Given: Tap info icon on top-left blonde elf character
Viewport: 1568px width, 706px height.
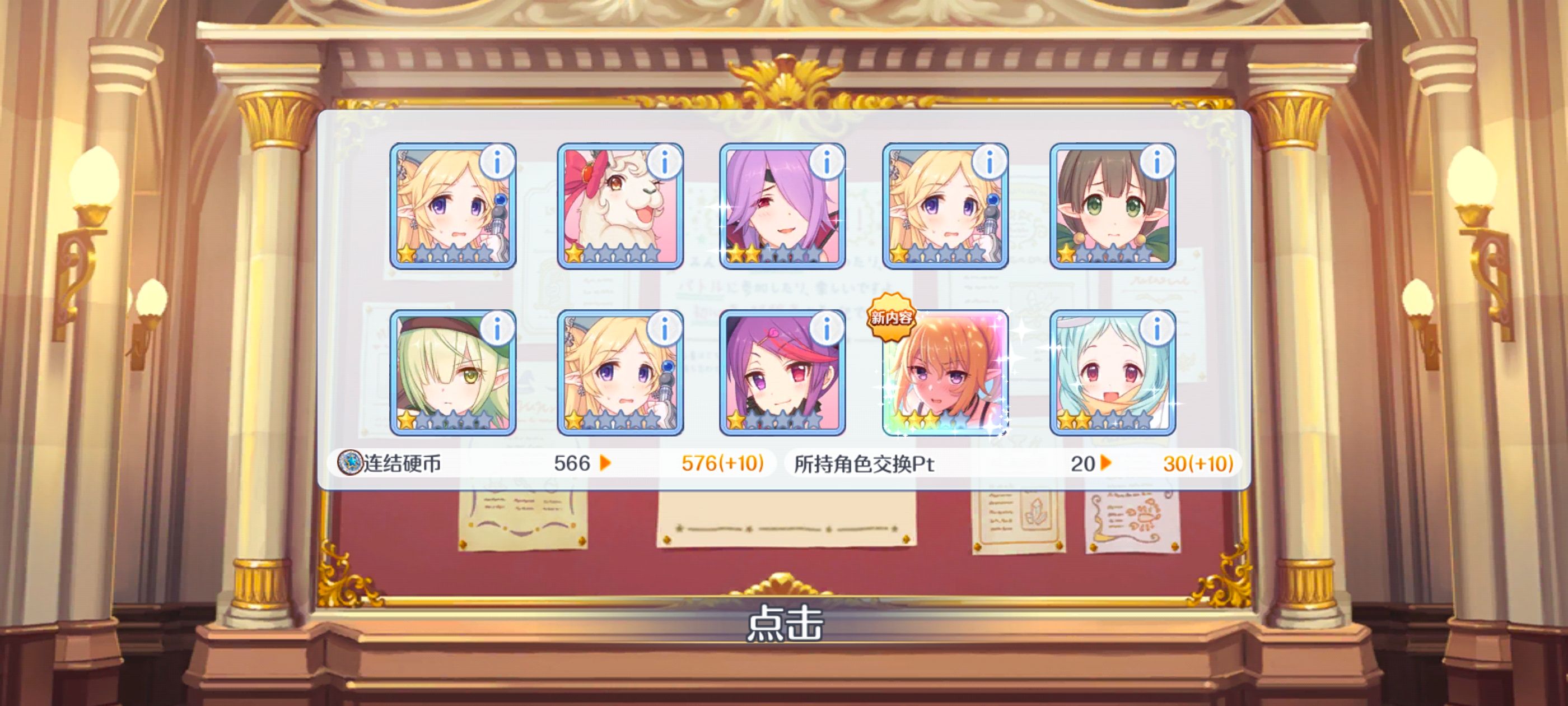Looking at the screenshot, I should click(x=497, y=162).
